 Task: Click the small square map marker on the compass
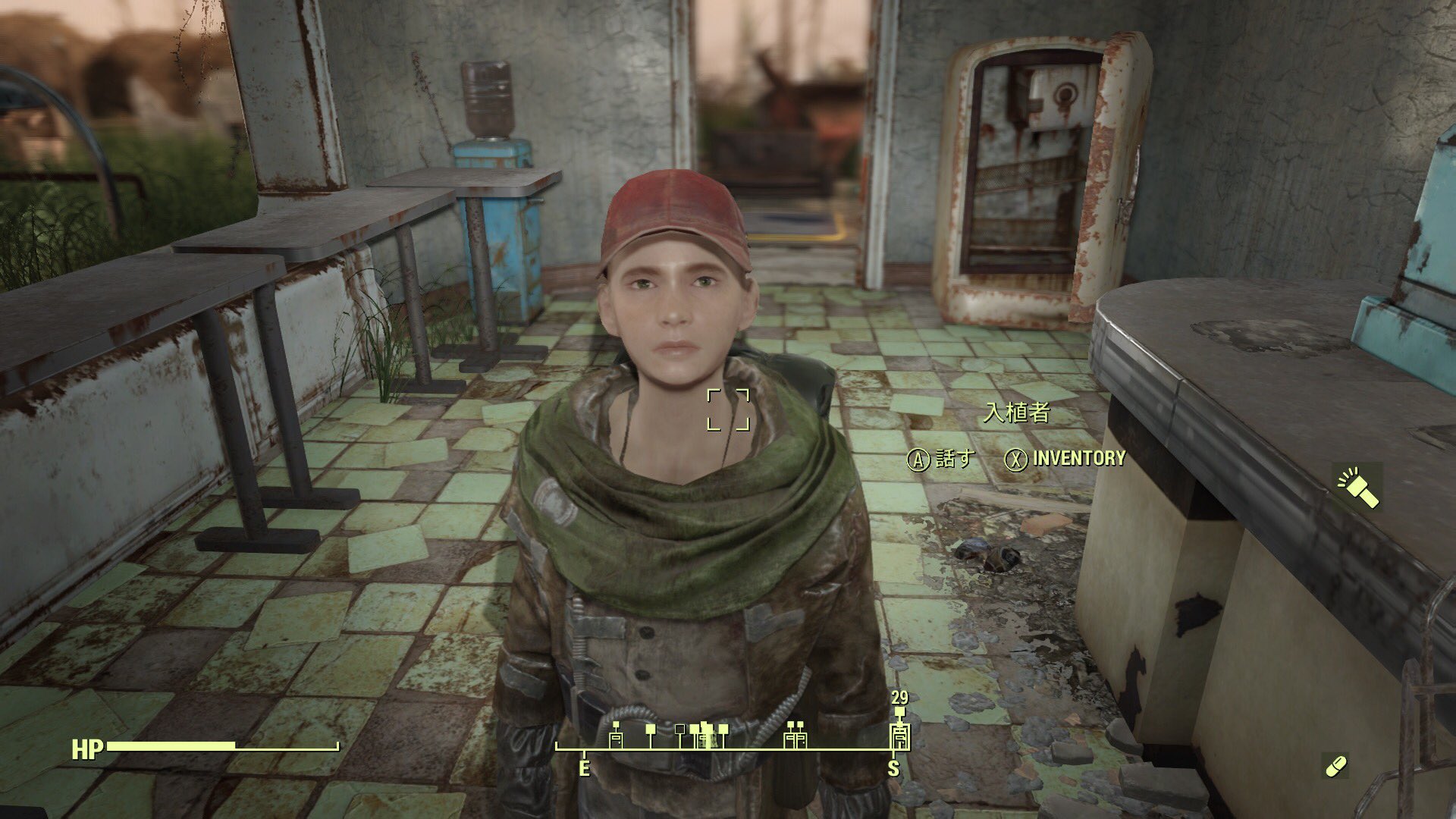tap(680, 730)
